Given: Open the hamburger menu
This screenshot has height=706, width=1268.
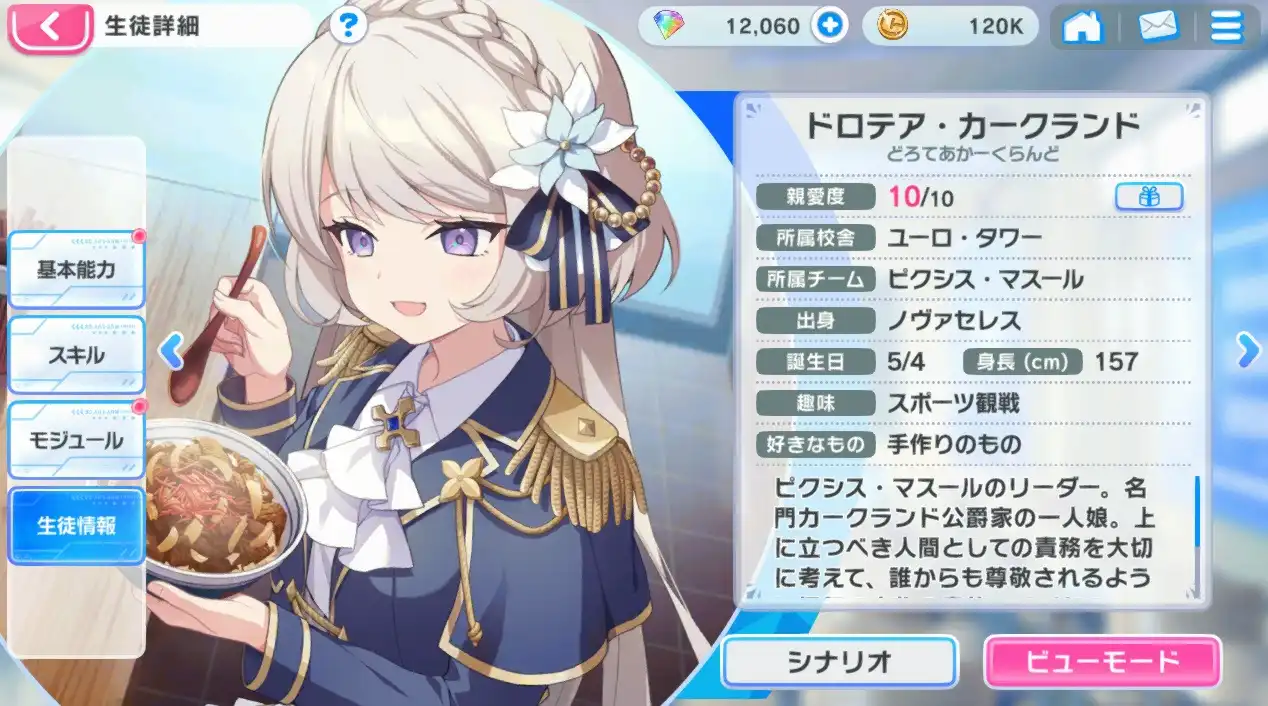Looking at the screenshot, I should [x=1226, y=27].
